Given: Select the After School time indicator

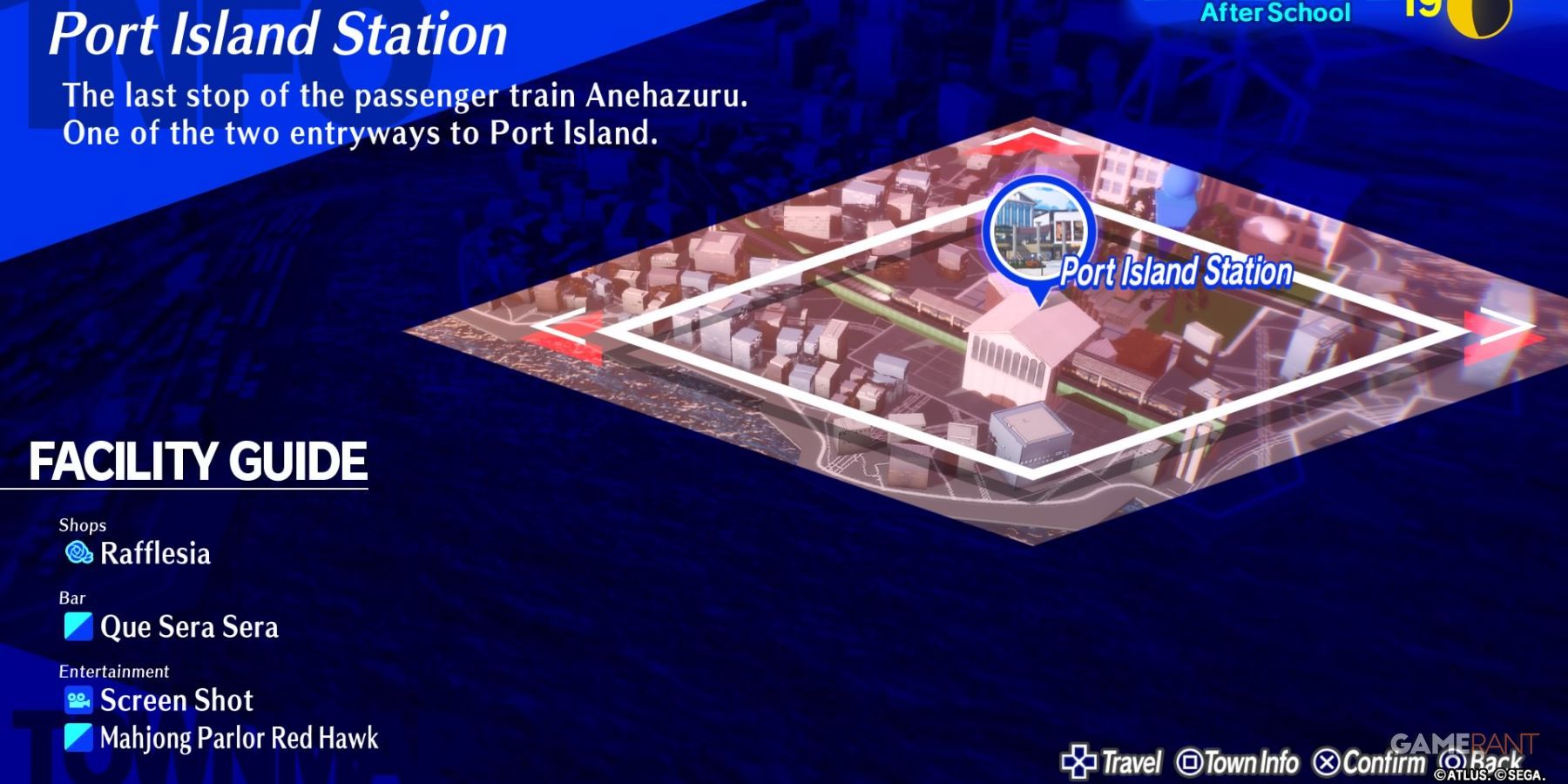Looking at the screenshot, I should click(1279, 13).
